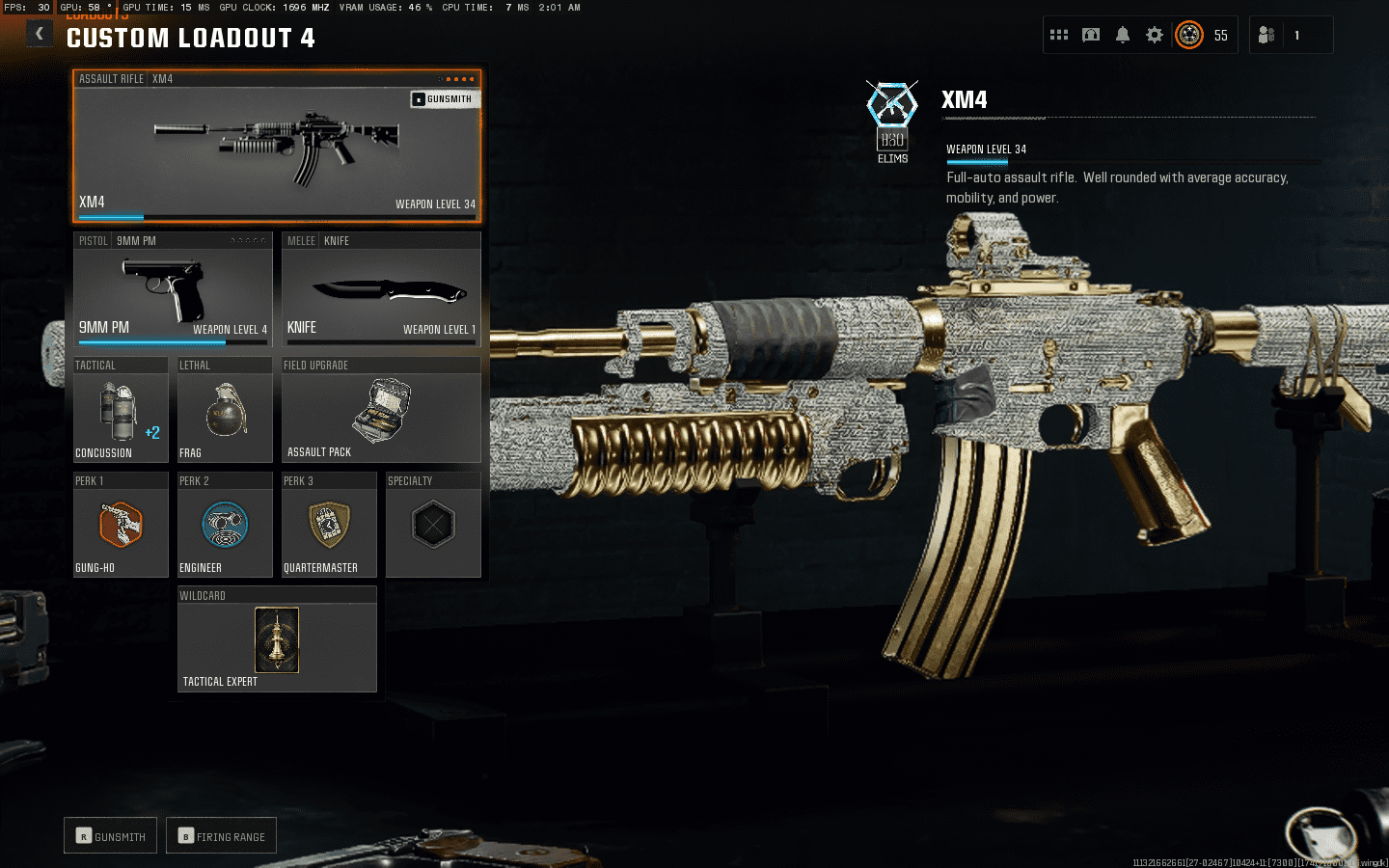Open settings with the gear icon
Screen dimensions: 1389x868
coord(1155,35)
